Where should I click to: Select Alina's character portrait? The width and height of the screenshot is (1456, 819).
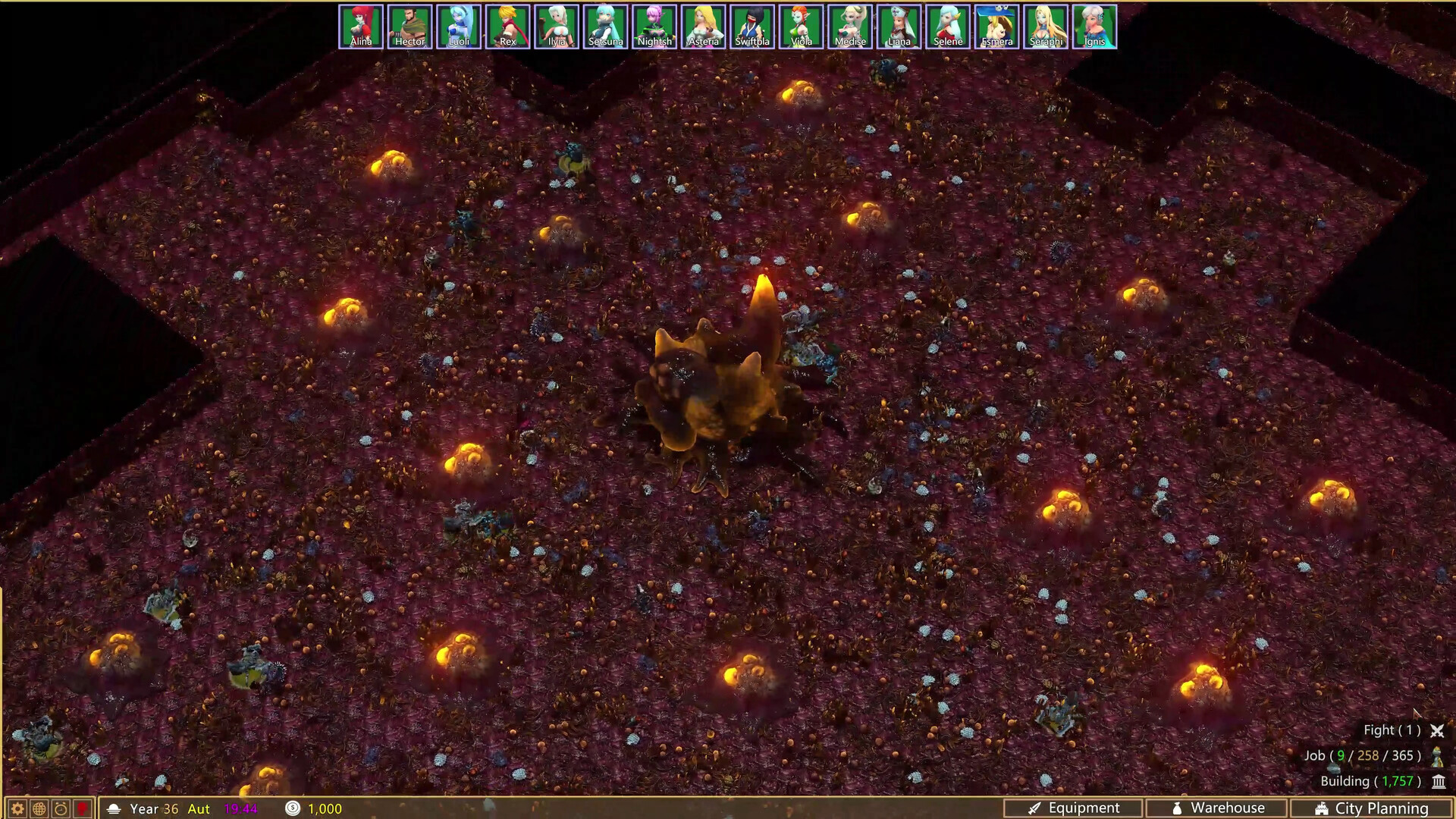[361, 25]
